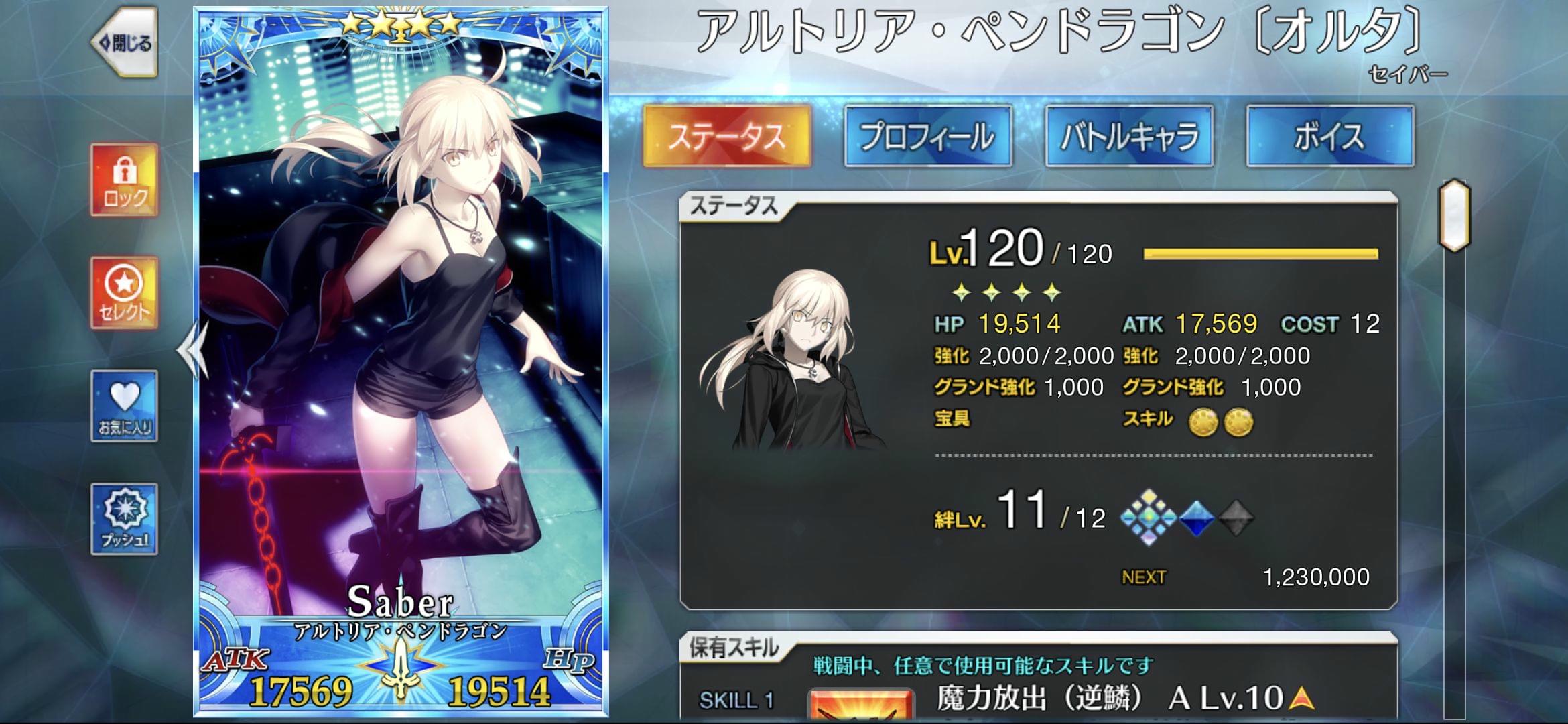Image resolution: width=1568 pixels, height=724 pixels.
Task: Open the Push (プッシュ!) button
Action: [x=125, y=519]
